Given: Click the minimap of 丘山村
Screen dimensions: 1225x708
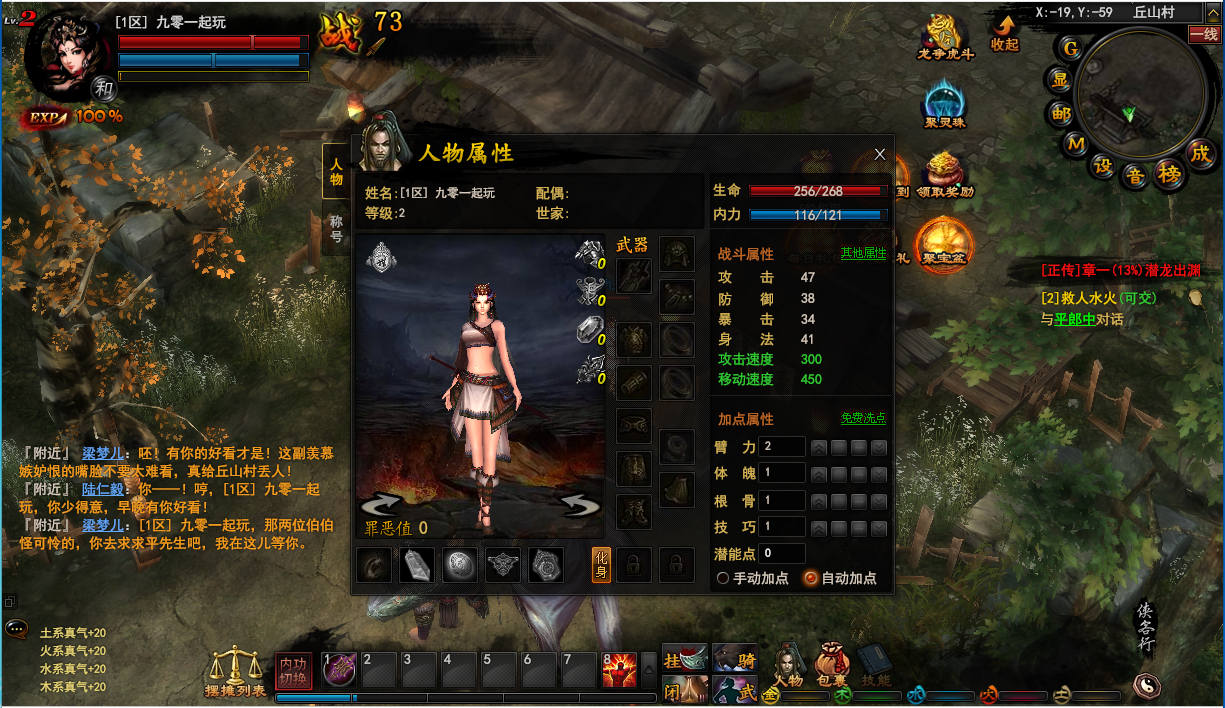Looking at the screenshot, I should point(1129,100).
